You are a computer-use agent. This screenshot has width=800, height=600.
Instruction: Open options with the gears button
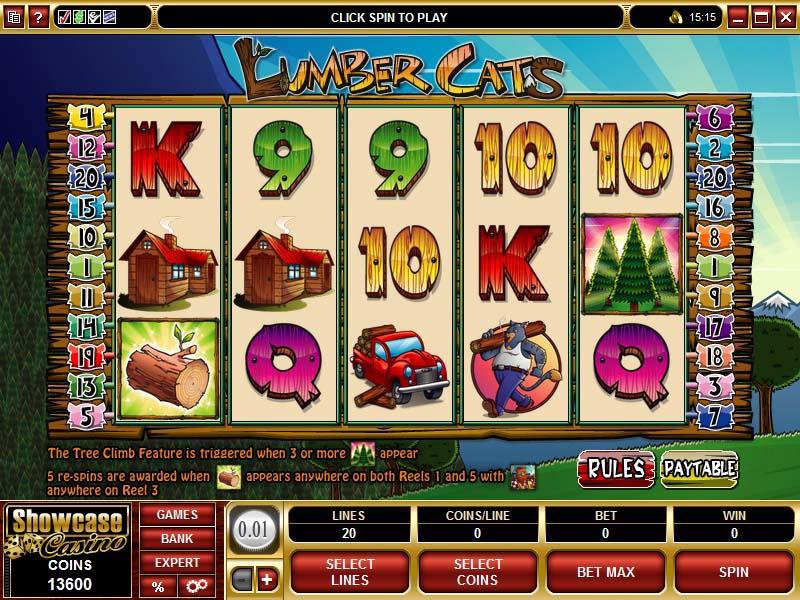pyautogui.click(x=197, y=586)
